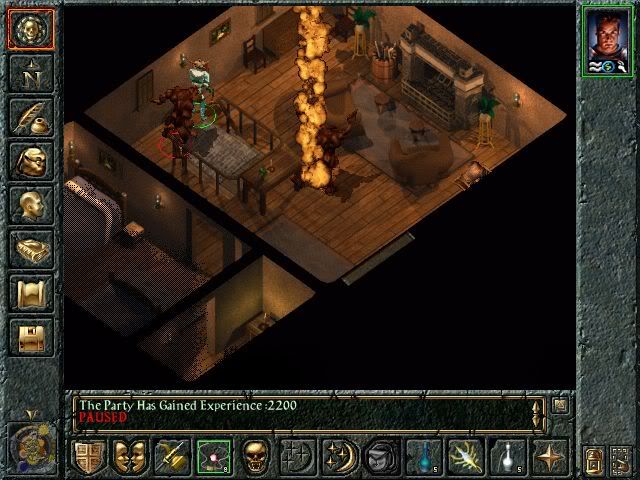Open the mage spellbook
The image size is (640, 480).
point(30,250)
